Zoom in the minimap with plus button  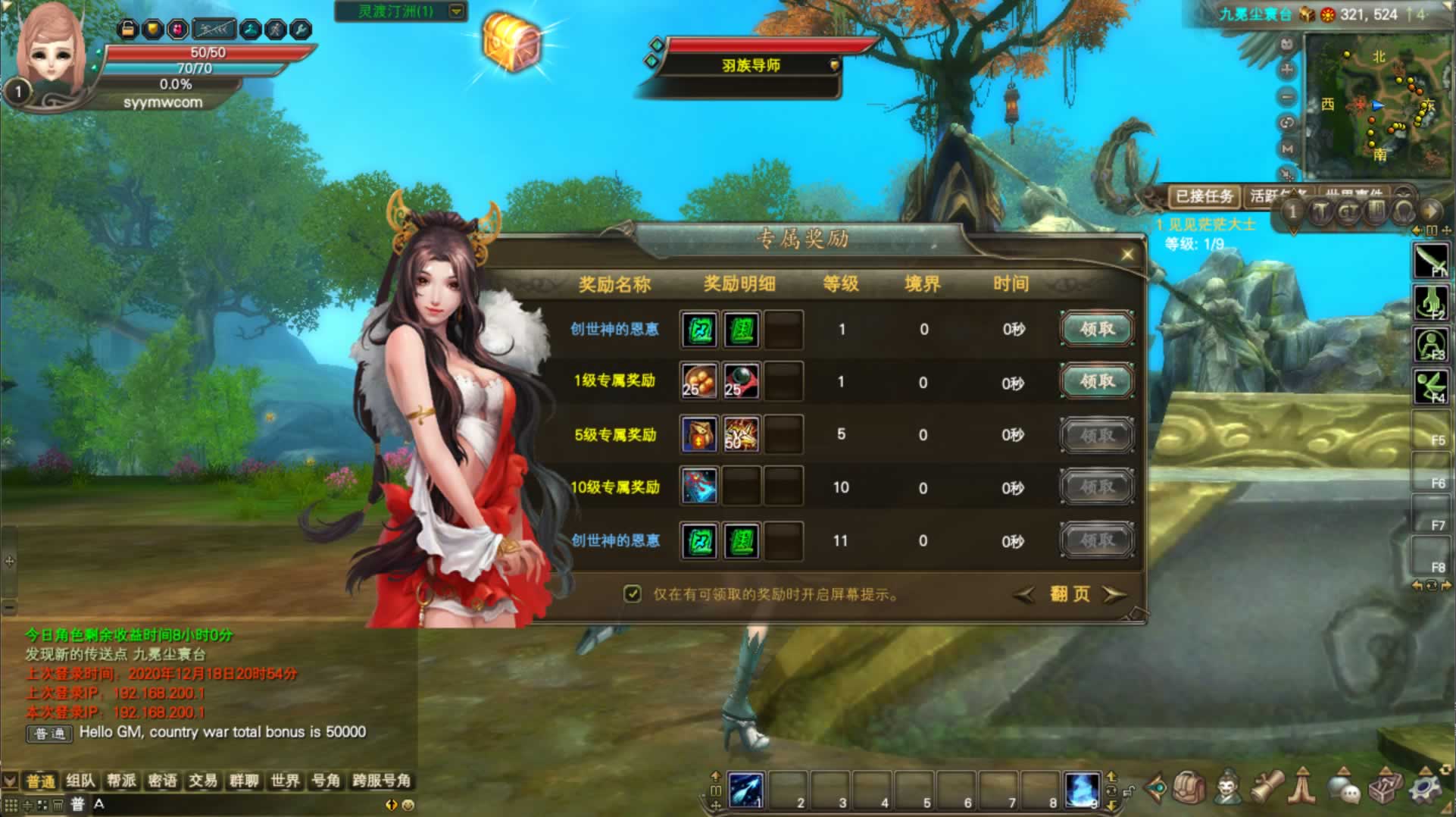[x=1287, y=70]
